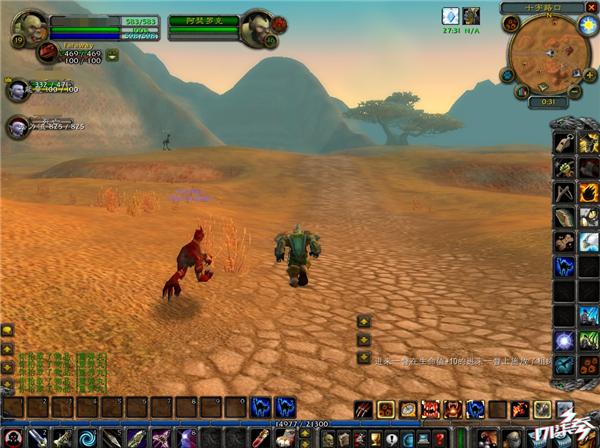The width and height of the screenshot is (600, 448).
Task: Click the target's portrait frame
Action: pos(255,27)
